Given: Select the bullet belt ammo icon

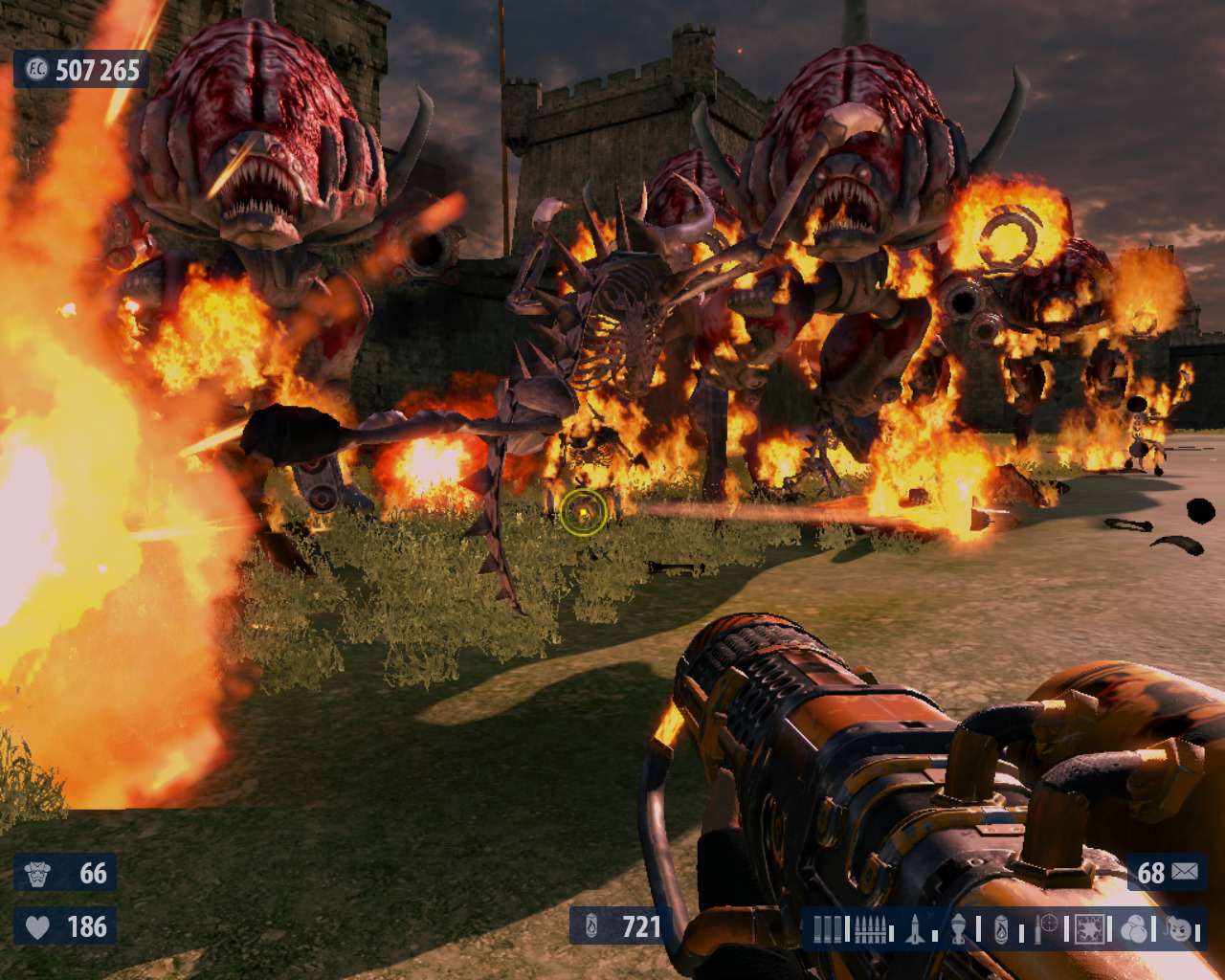Looking at the screenshot, I should pos(870,928).
